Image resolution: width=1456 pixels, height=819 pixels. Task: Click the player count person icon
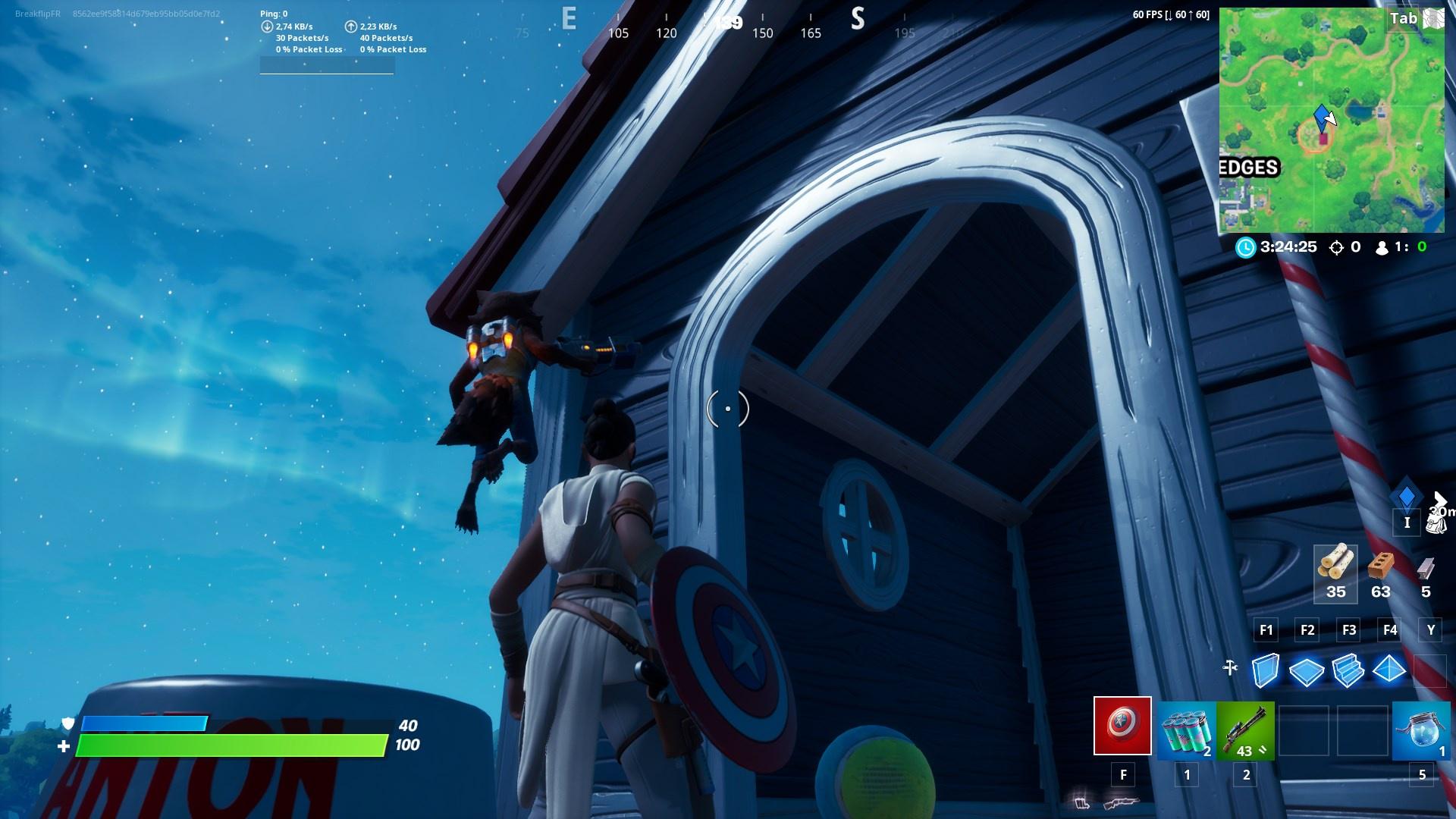coord(1382,246)
